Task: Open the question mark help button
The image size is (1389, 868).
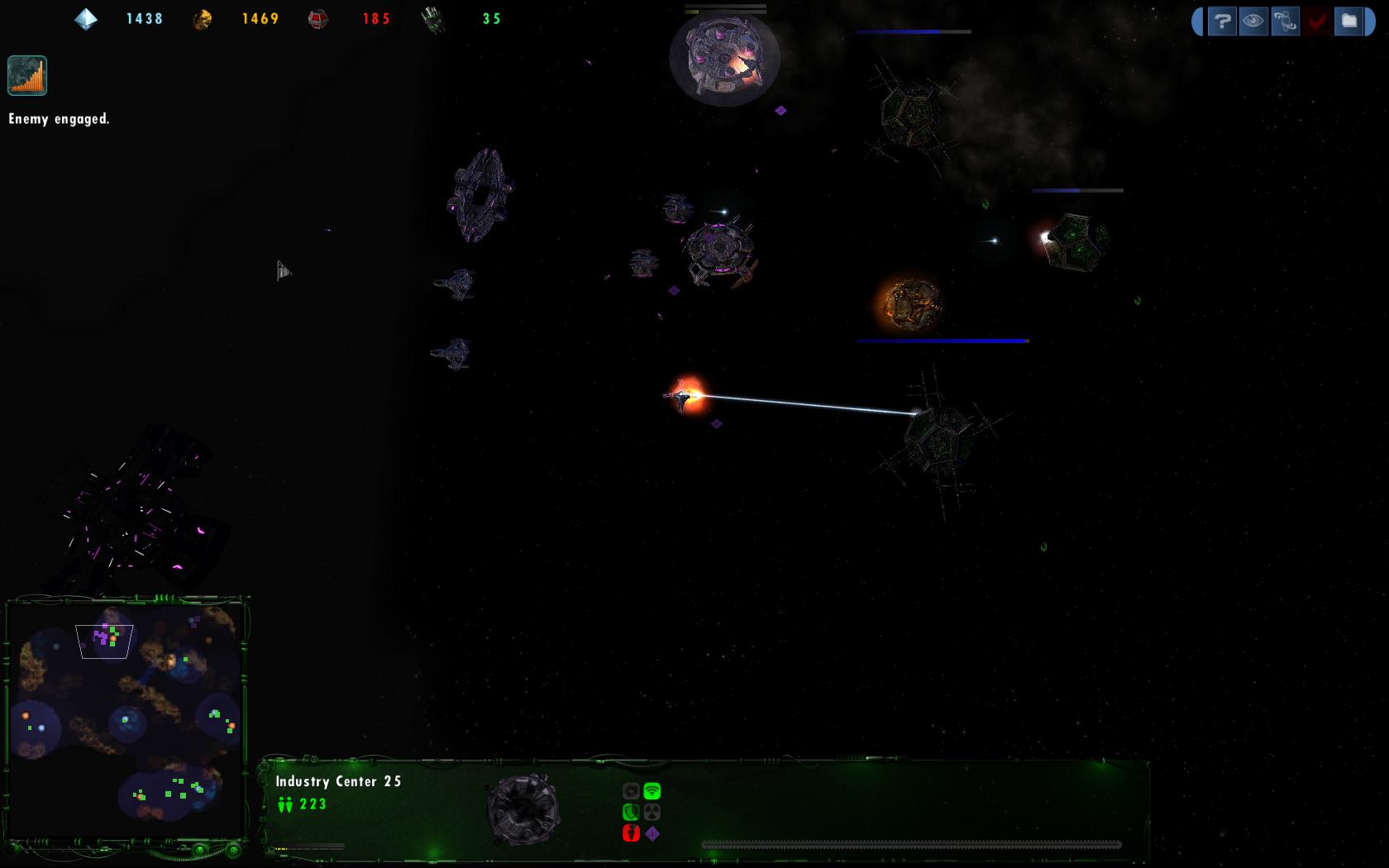Action: [x=1221, y=21]
